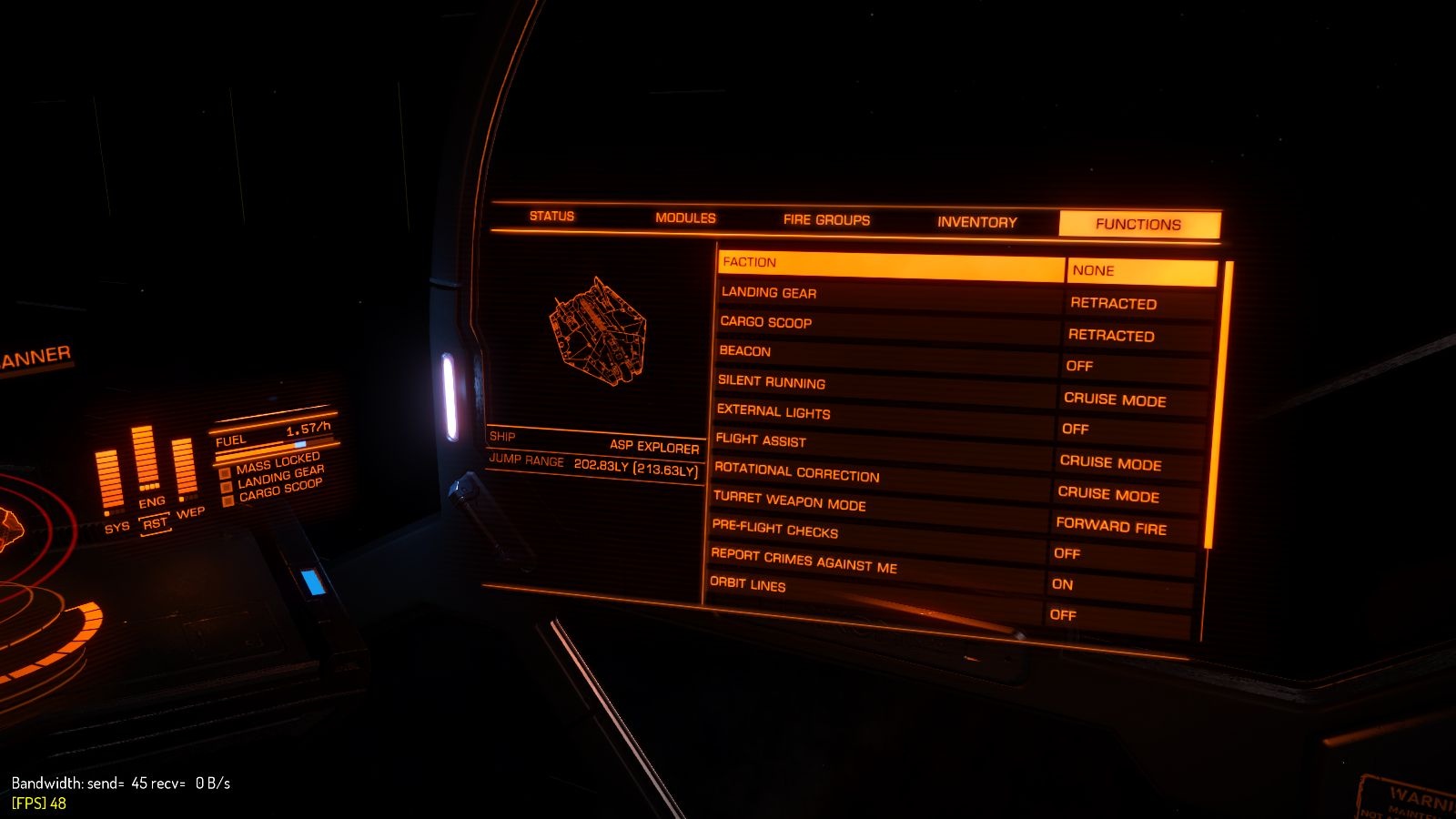Select the Fire Groups tab
Viewport: 1456px width, 819px height.
[826, 220]
